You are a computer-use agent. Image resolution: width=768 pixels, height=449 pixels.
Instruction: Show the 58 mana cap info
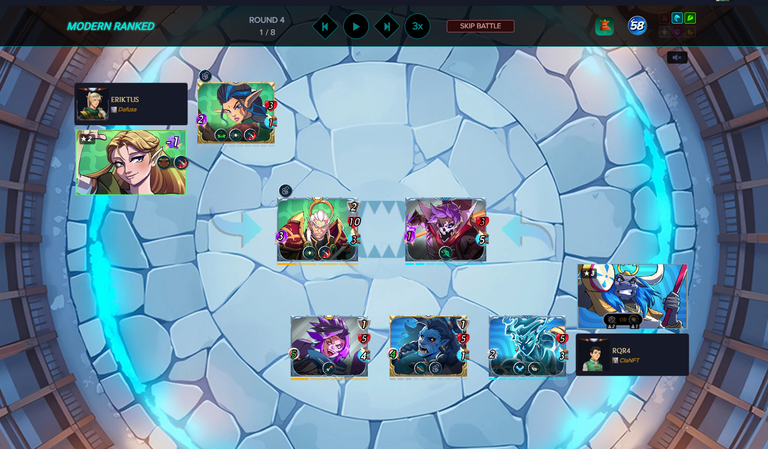[637, 26]
